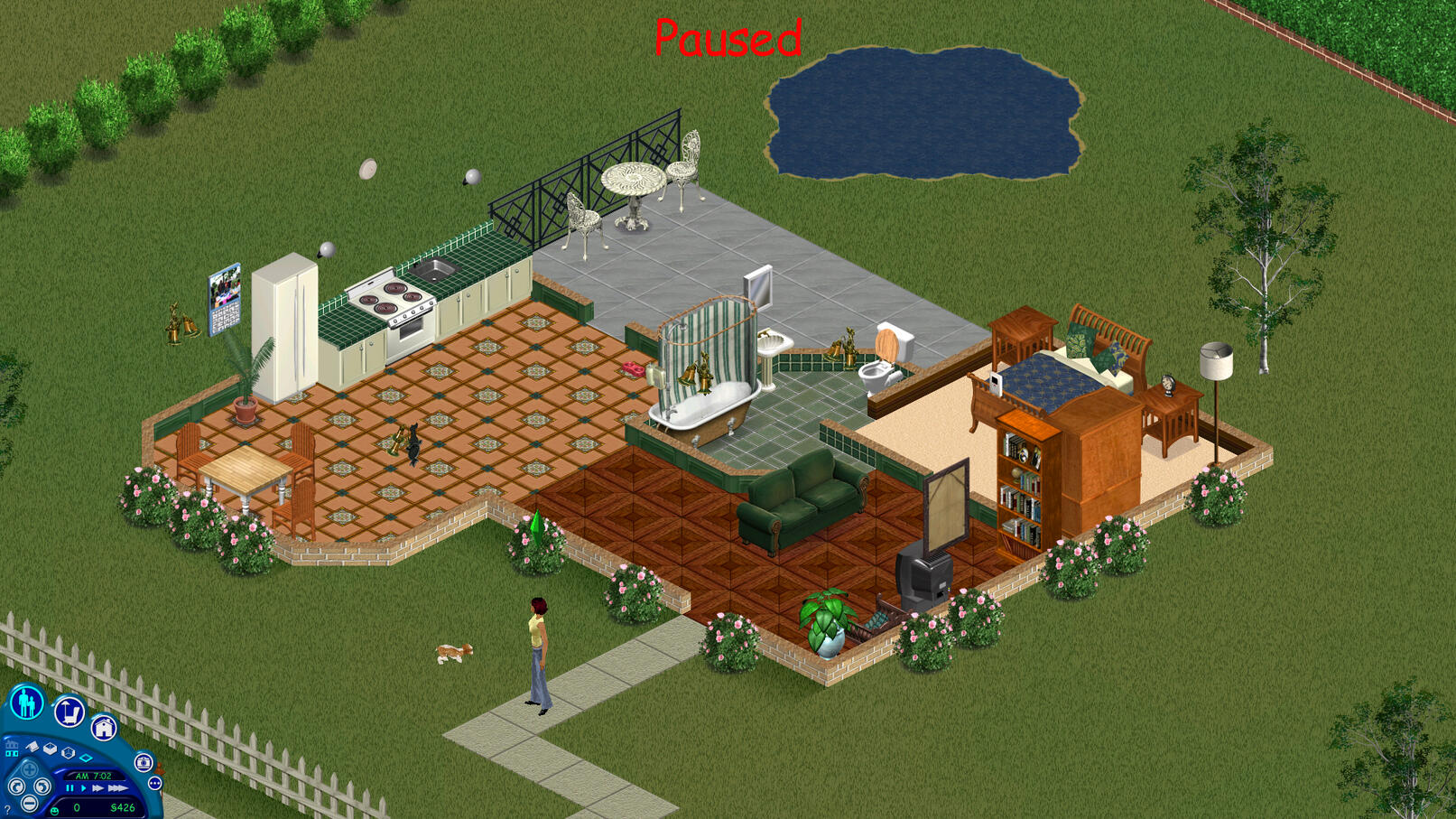Switch to the Buy mode tab
Viewport: 1456px width, 819px height.
(x=69, y=712)
